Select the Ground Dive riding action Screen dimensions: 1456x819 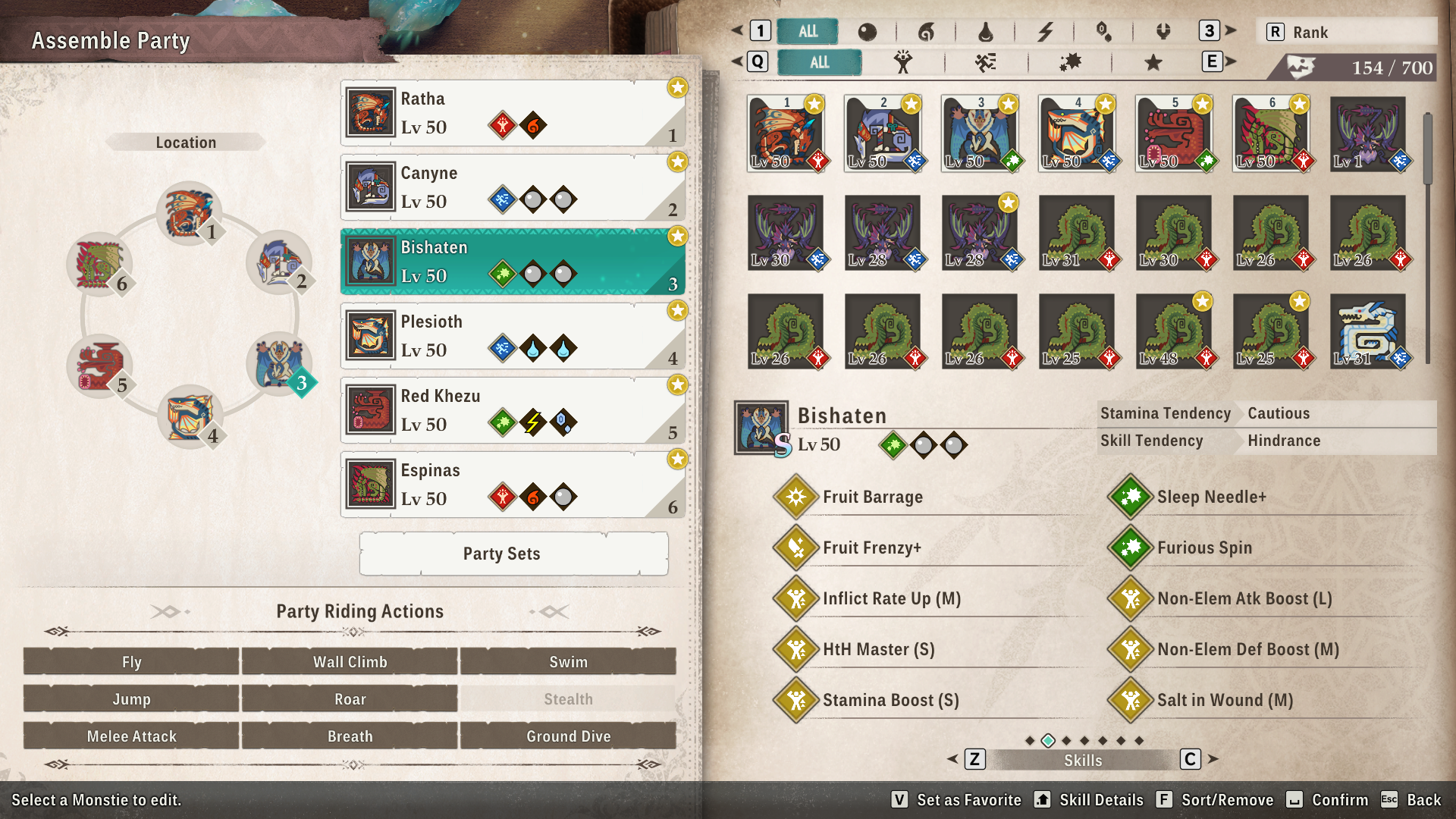click(568, 736)
